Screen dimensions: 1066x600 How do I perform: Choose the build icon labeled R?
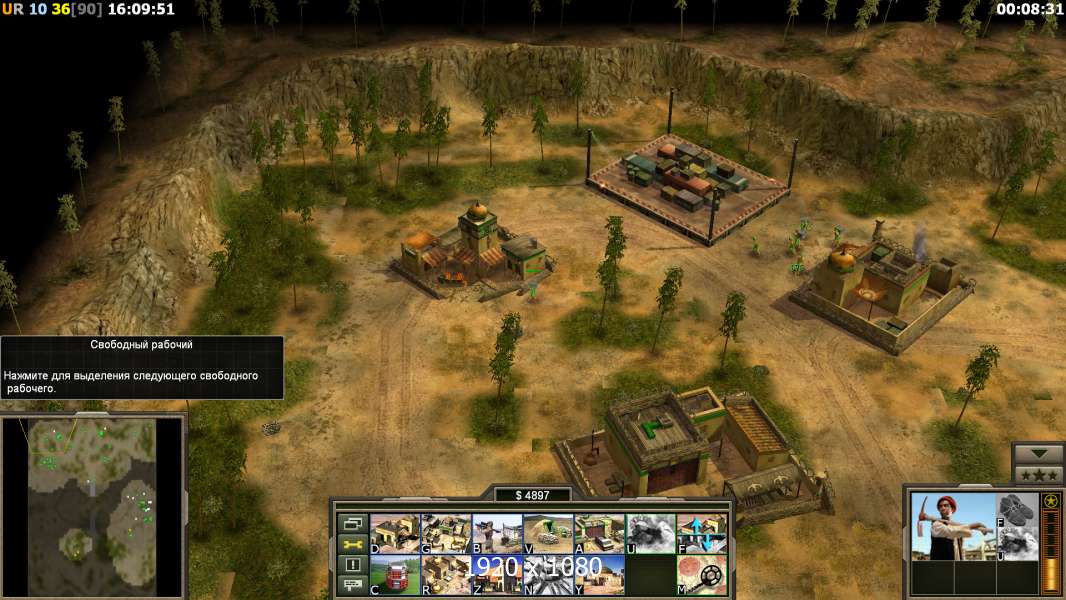point(446,575)
